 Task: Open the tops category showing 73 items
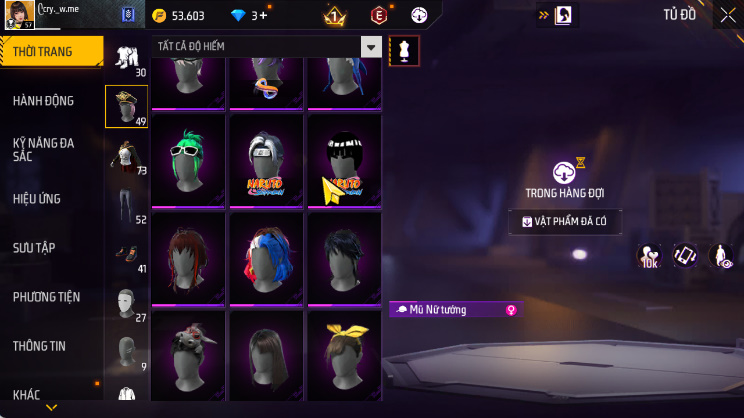point(127,157)
